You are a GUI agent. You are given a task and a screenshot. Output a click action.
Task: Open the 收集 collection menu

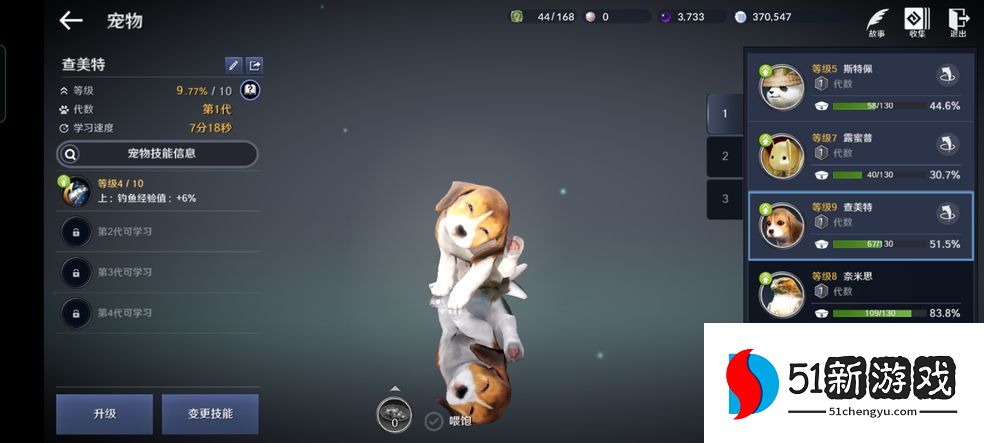coord(917,22)
